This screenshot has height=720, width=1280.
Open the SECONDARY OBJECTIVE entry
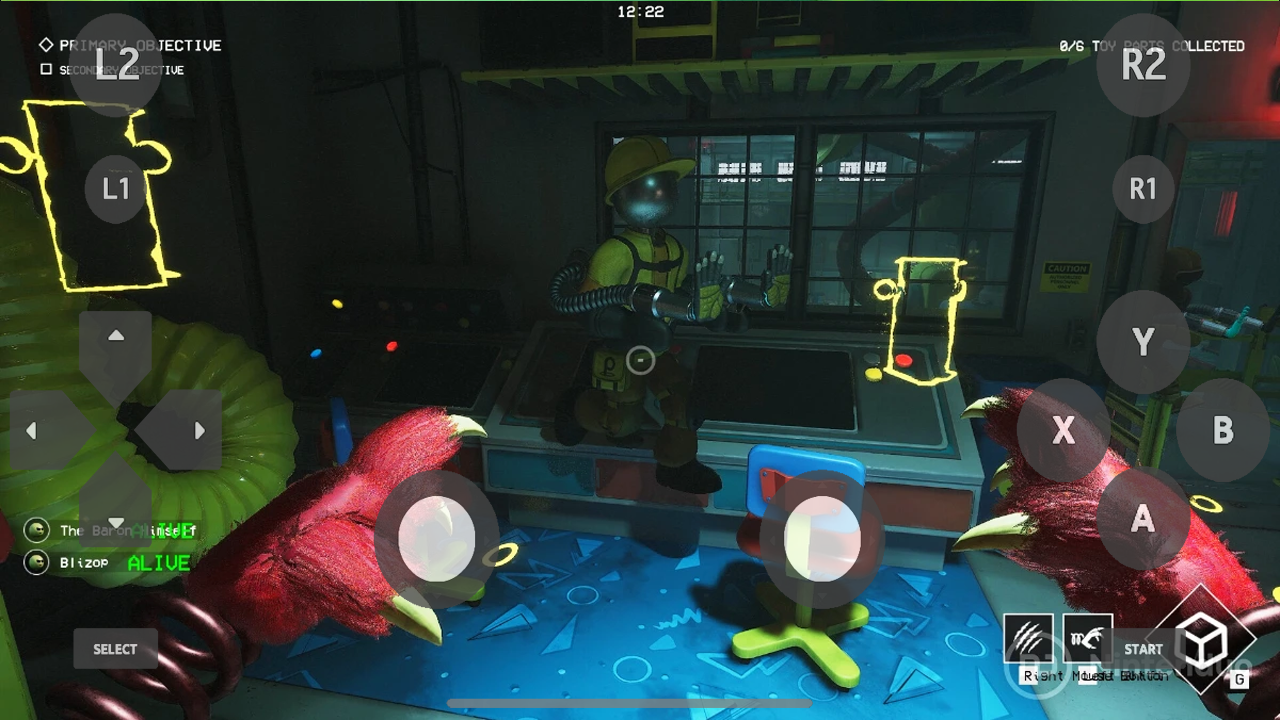(x=120, y=70)
